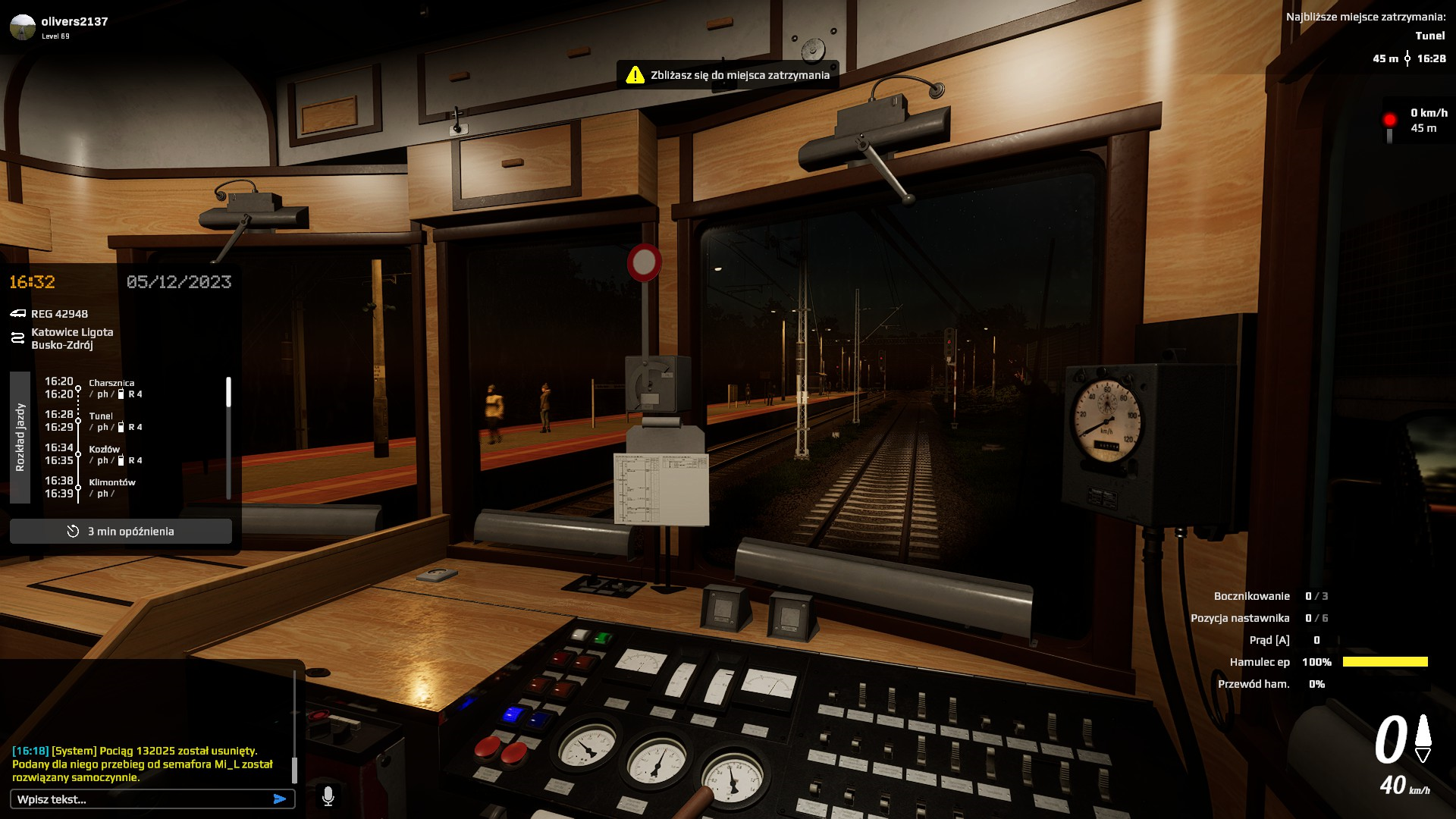The height and width of the screenshot is (819, 1456).
Task: Select the Charsznica stop in the timetable
Action: pos(111,383)
